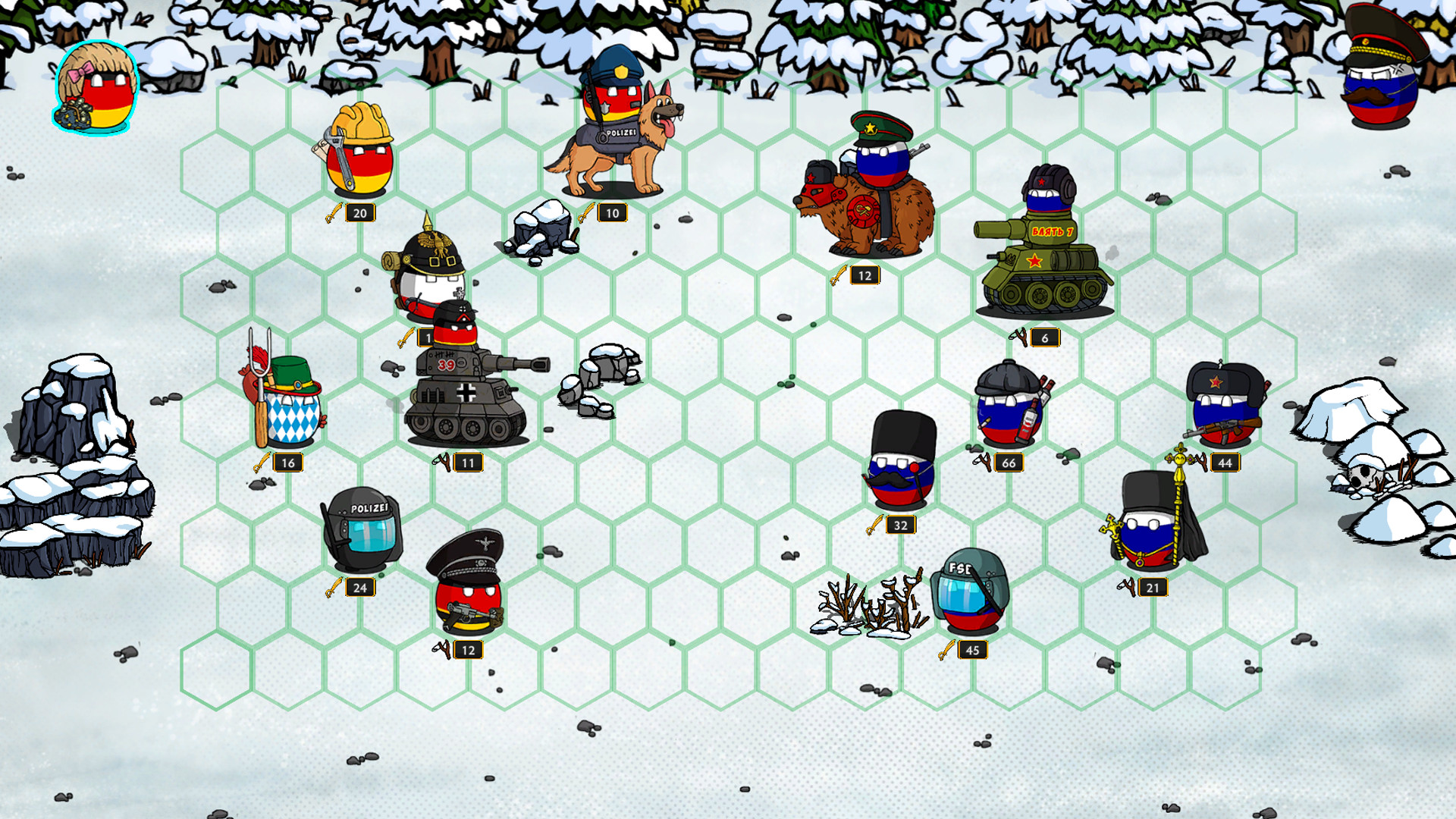Viewport: 1456px width, 819px height.
Task: Click the health counter showing 45
Action: point(974,649)
